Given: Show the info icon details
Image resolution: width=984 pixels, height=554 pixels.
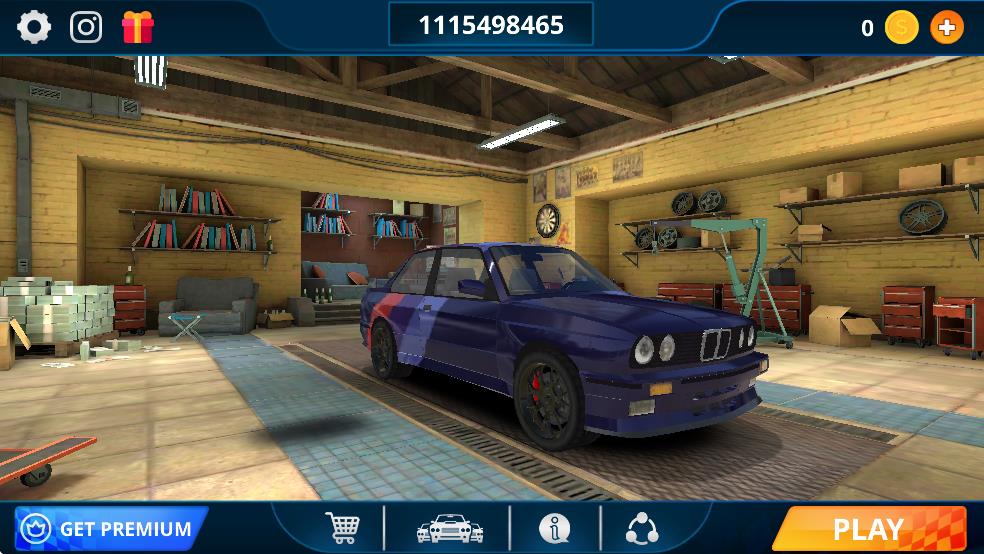Looking at the screenshot, I should click(554, 528).
